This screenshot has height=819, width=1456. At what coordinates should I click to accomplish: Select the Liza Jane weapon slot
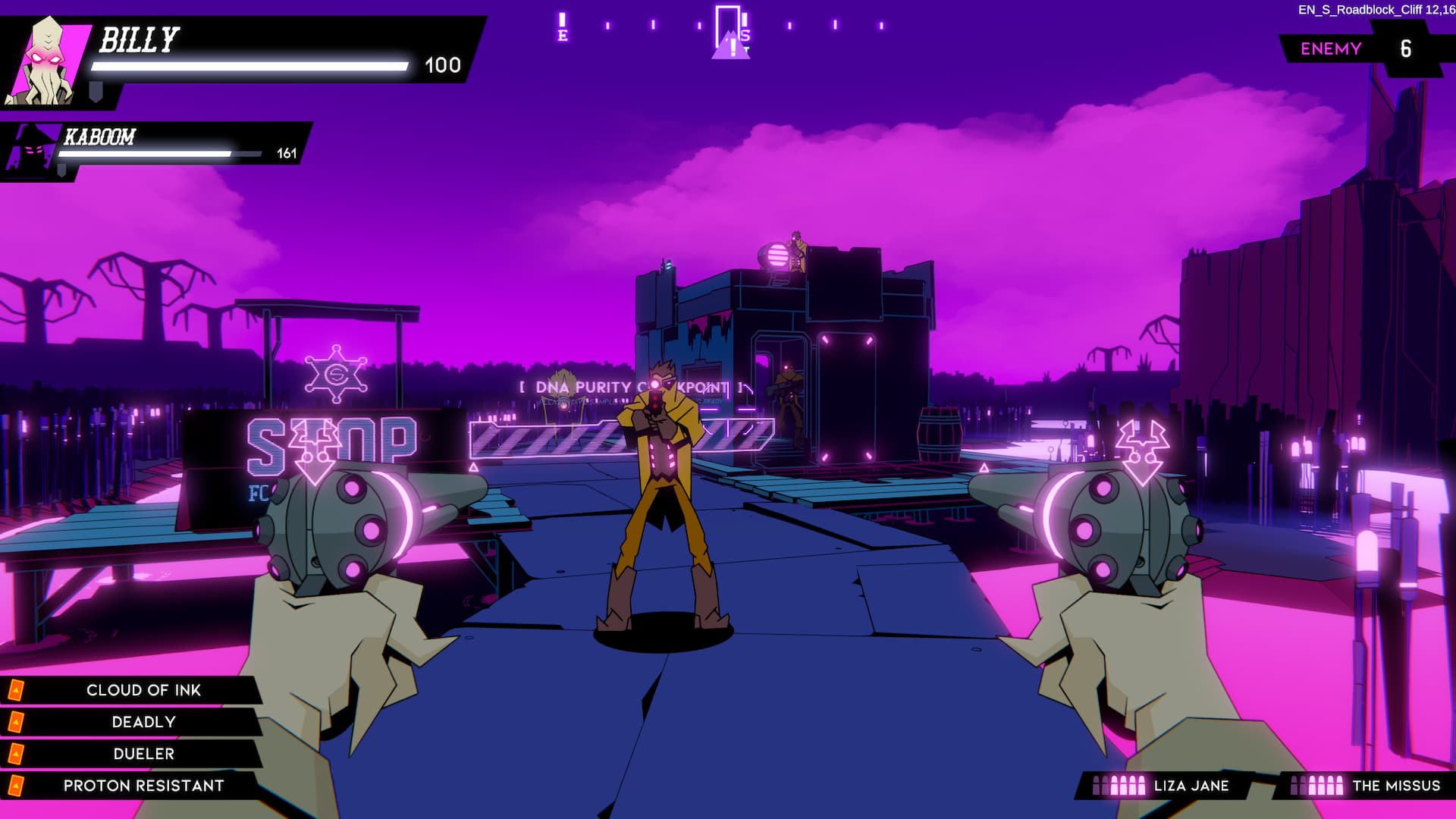[1164, 786]
